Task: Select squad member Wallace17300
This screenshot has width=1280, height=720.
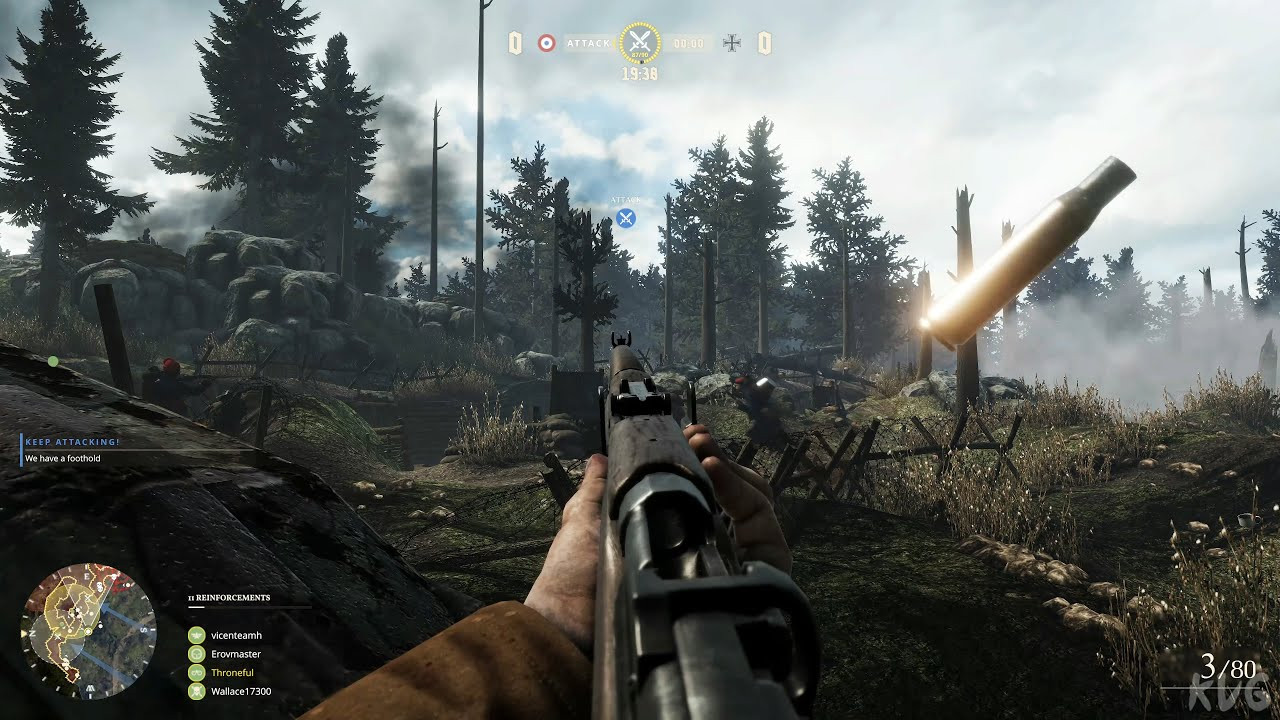Action: coord(240,691)
